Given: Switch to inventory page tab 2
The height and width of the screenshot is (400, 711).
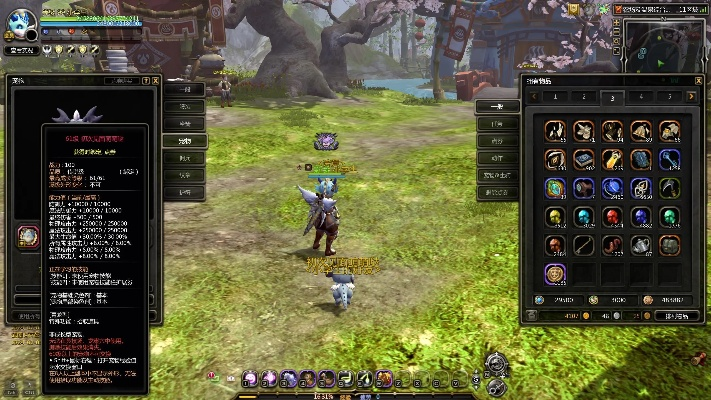Looking at the screenshot, I should [x=583, y=97].
